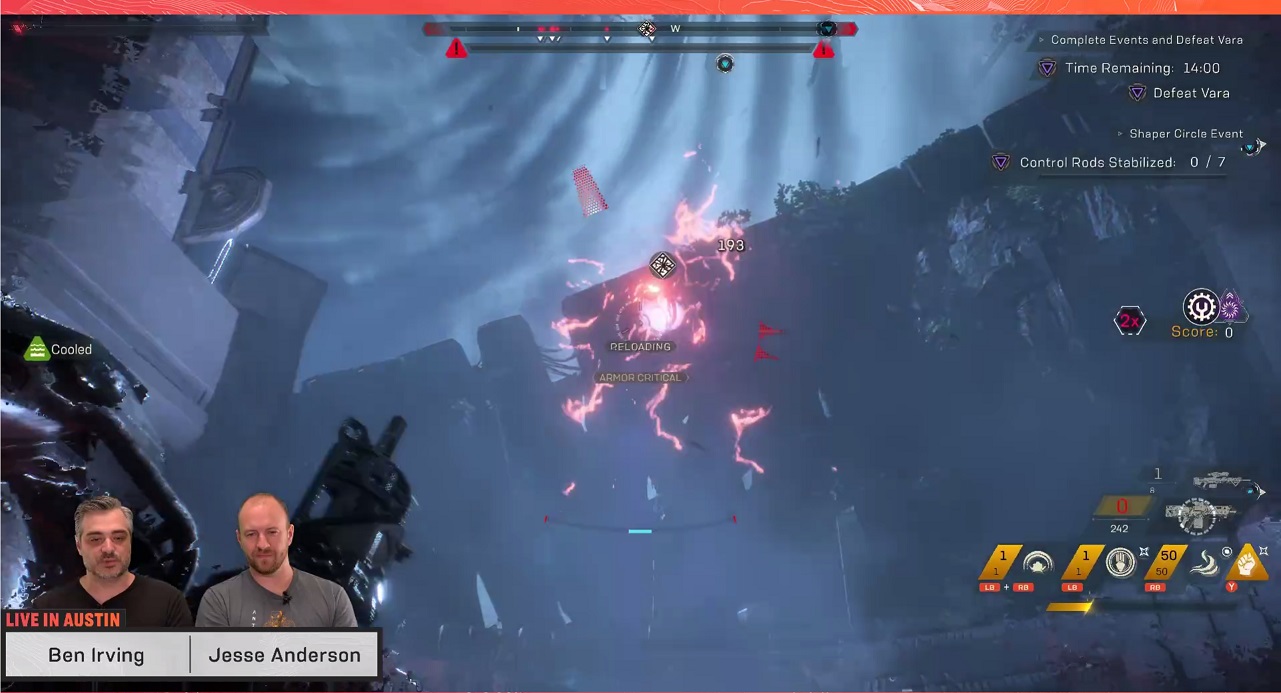
Task: Activate the swirling wind ability icon
Action: pyautogui.click(x=1206, y=563)
